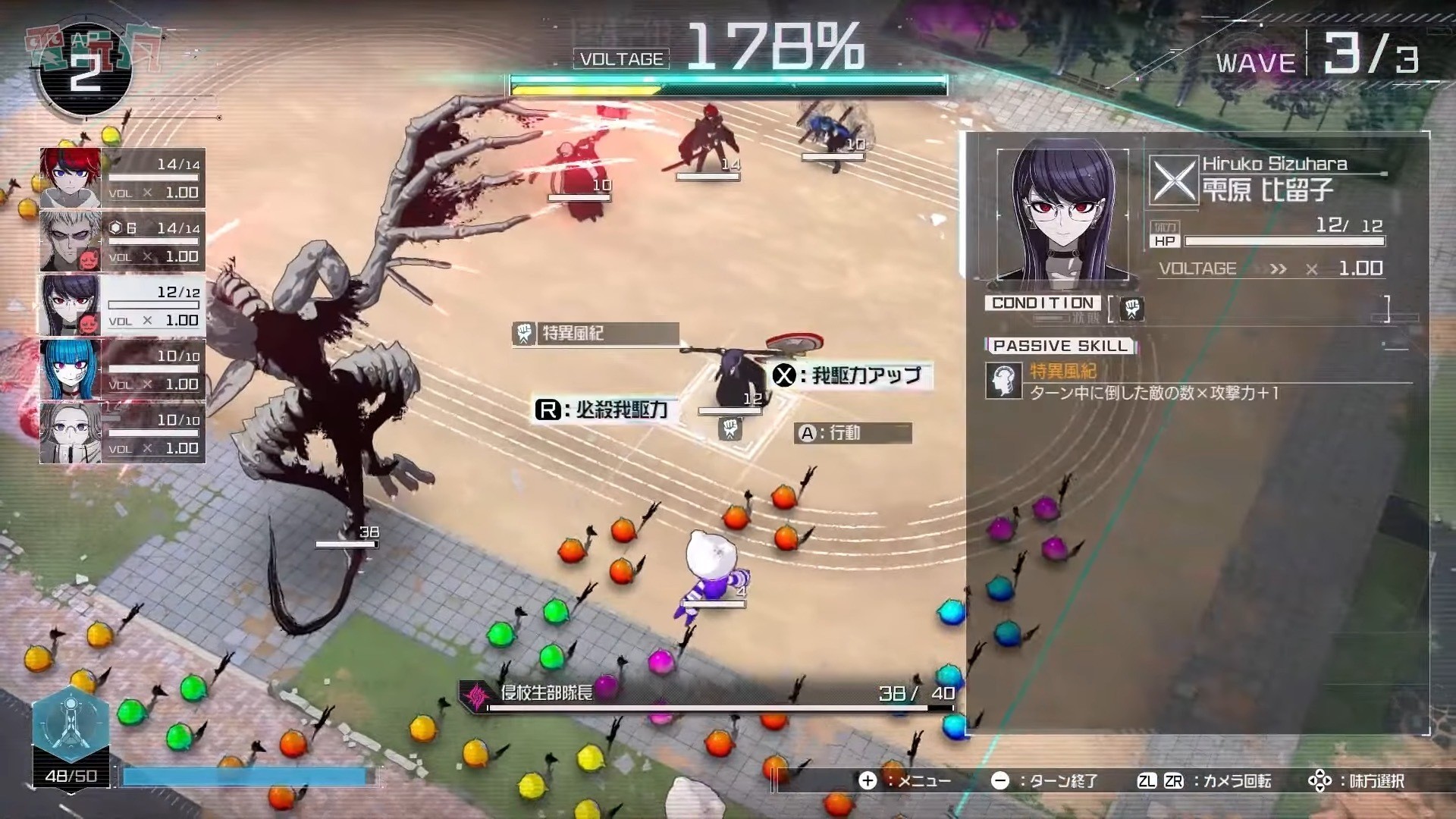Select the red-haired character's party portrait
Screen dimensions: 1456x819
pos(71,177)
